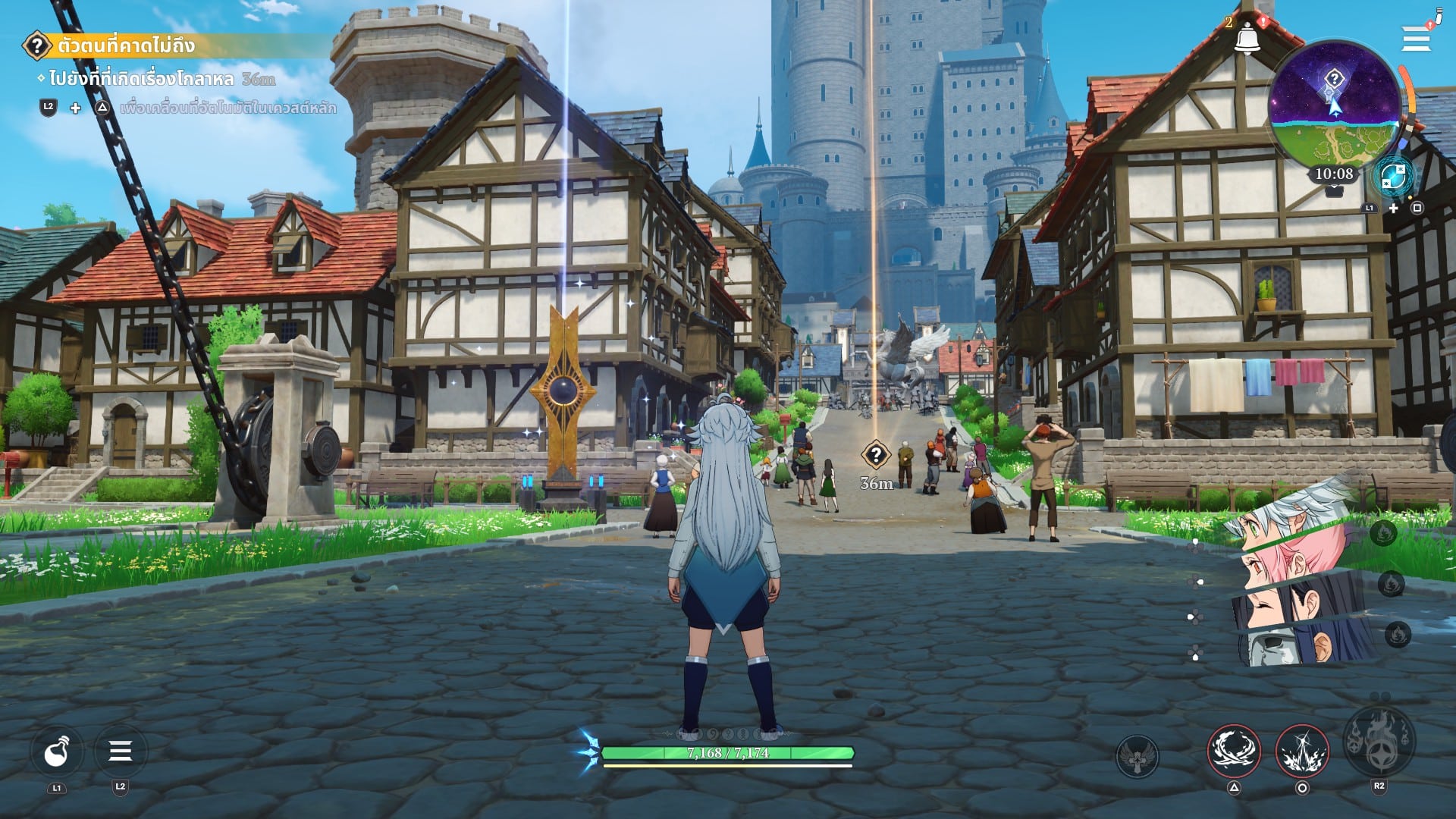The image size is (1456, 819).
Task: Open the bell notifications icon
Action: pyautogui.click(x=1247, y=39)
